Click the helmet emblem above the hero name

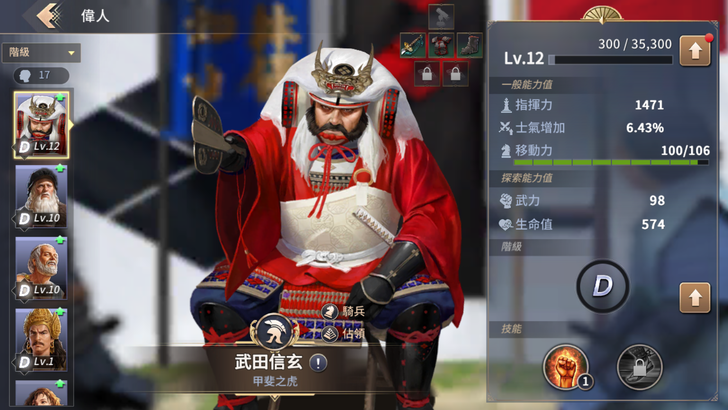coord(277,334)
